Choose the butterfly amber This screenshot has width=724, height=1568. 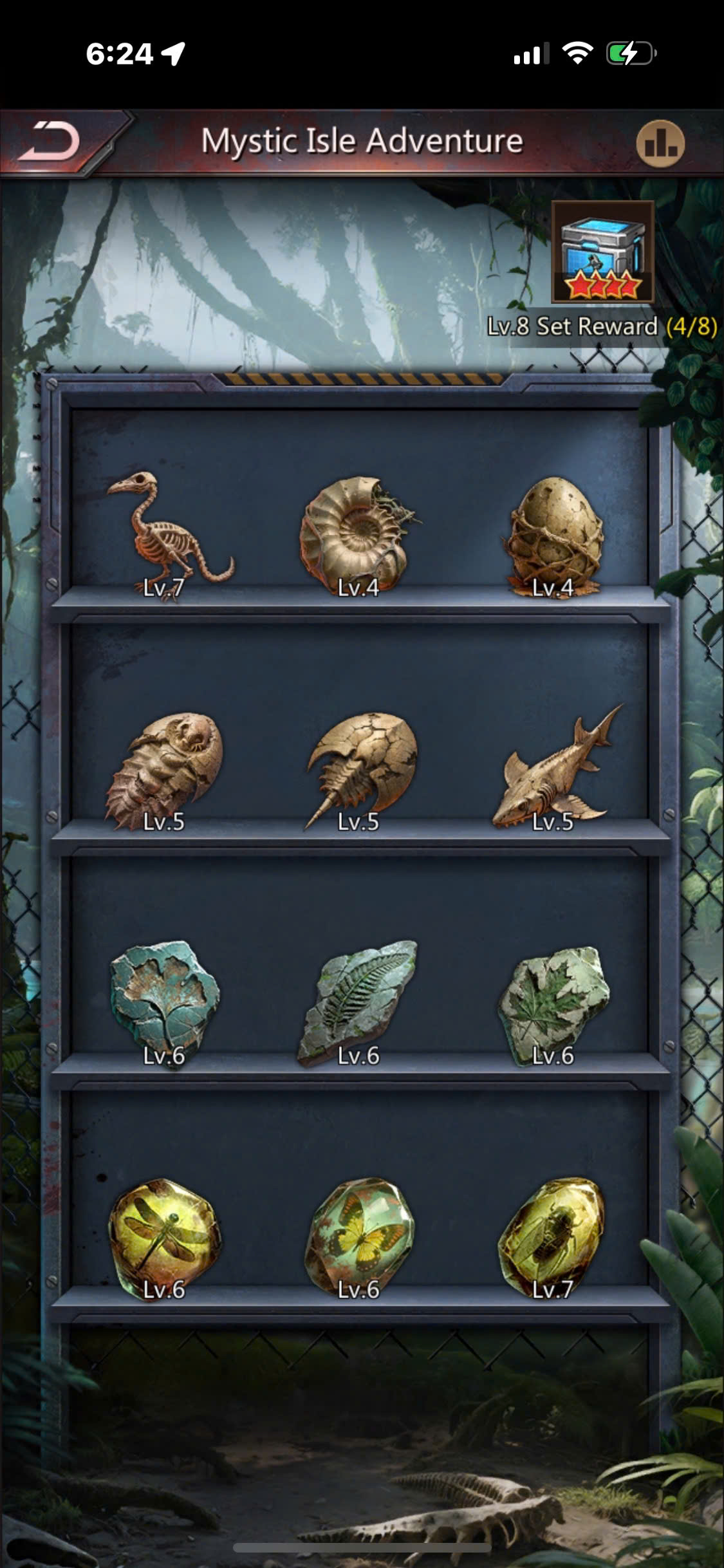[360, 1231]
